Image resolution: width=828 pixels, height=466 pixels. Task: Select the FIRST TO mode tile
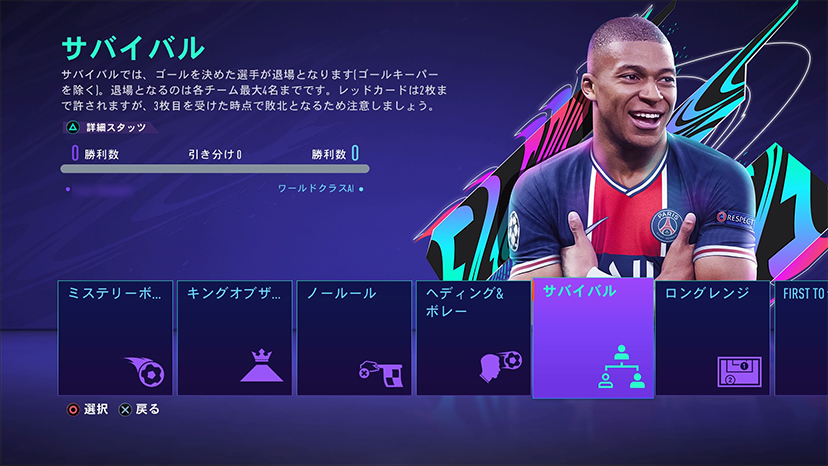point(801,337)
